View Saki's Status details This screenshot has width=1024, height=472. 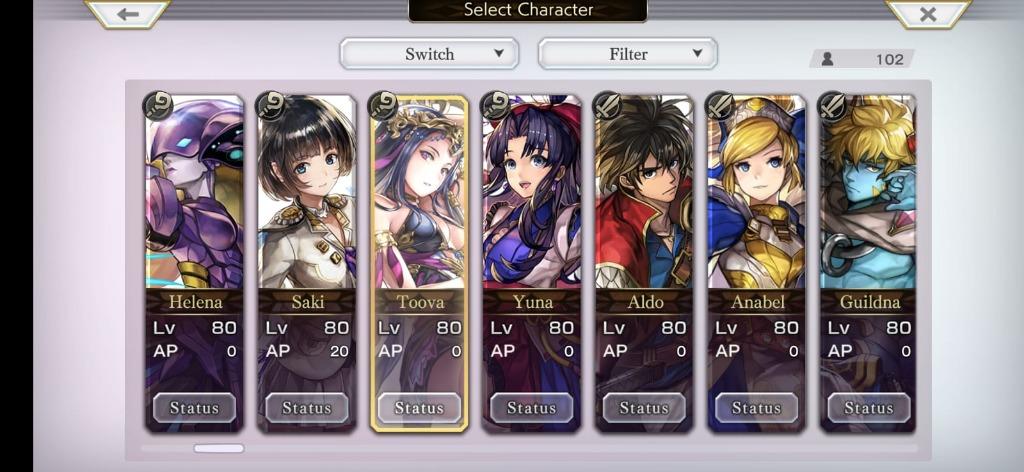(x=306, y=408)
